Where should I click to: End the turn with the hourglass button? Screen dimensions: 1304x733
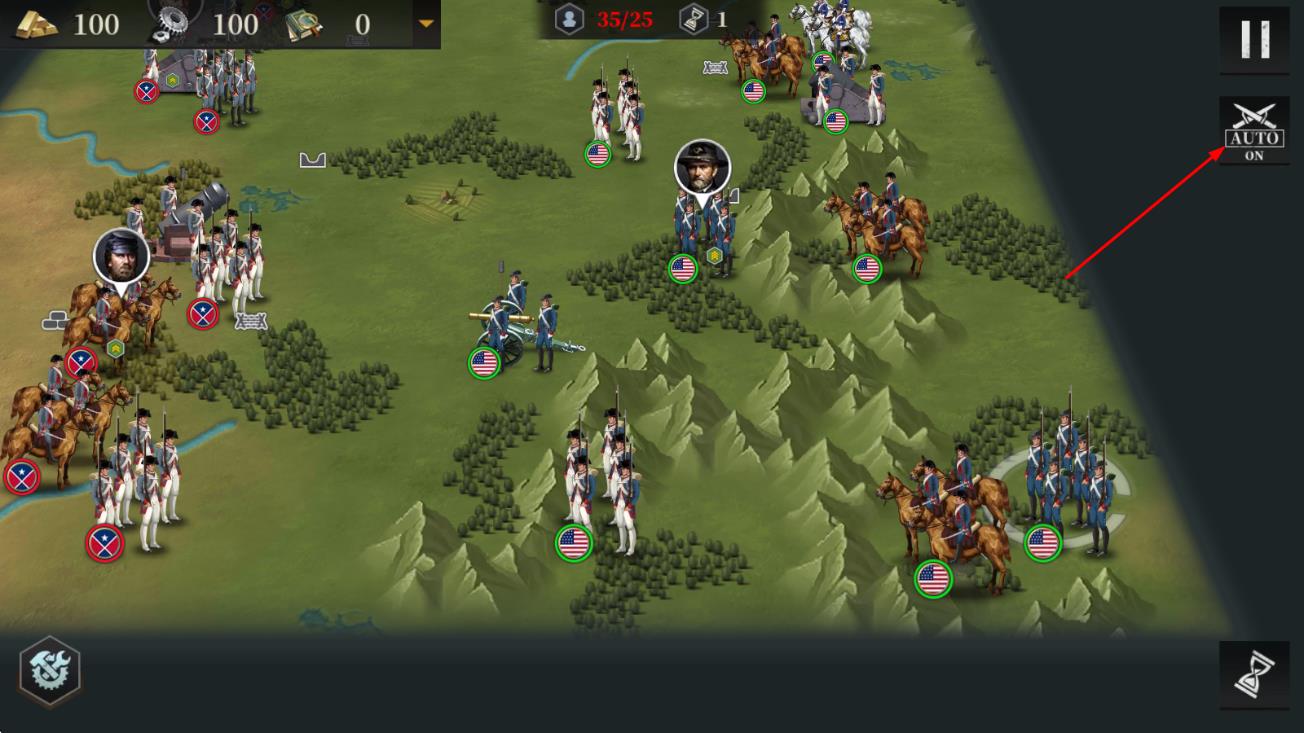1254,675
